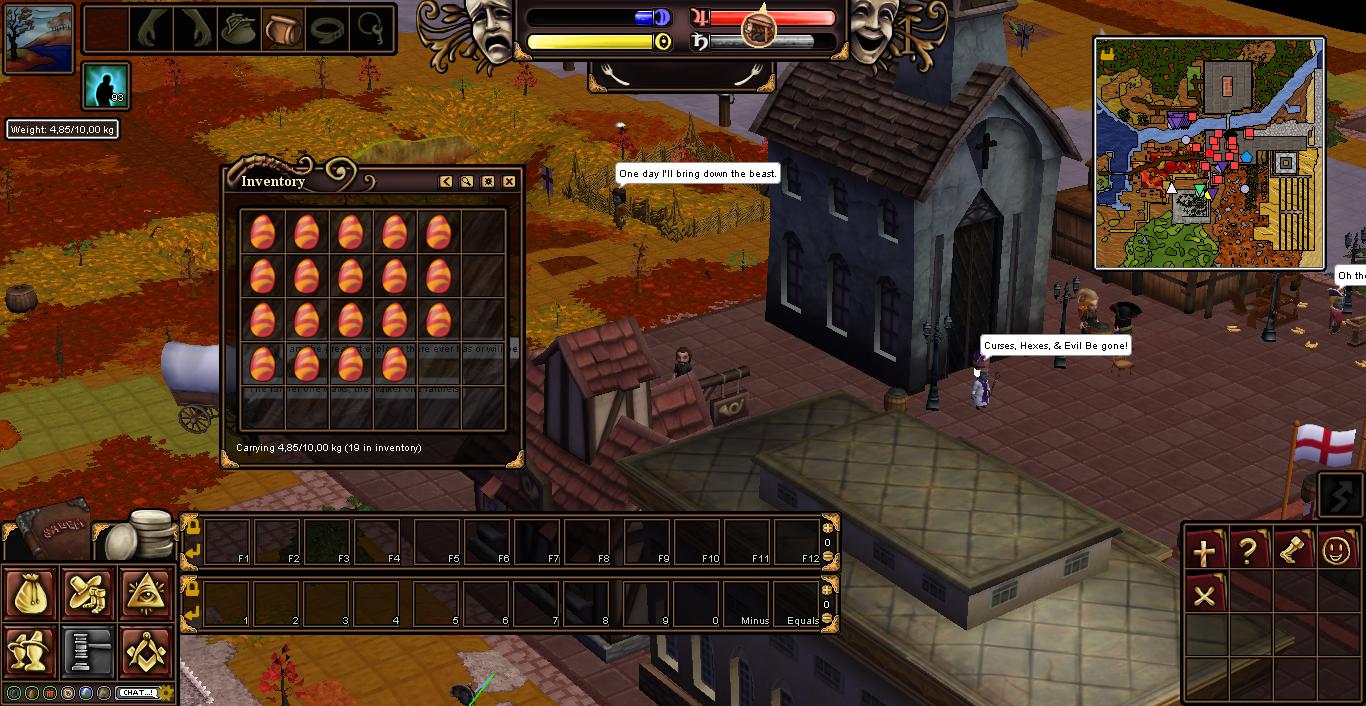Click the silver coins stack icon
Viewport: 1366px width, 706px height.
(138, 533)
